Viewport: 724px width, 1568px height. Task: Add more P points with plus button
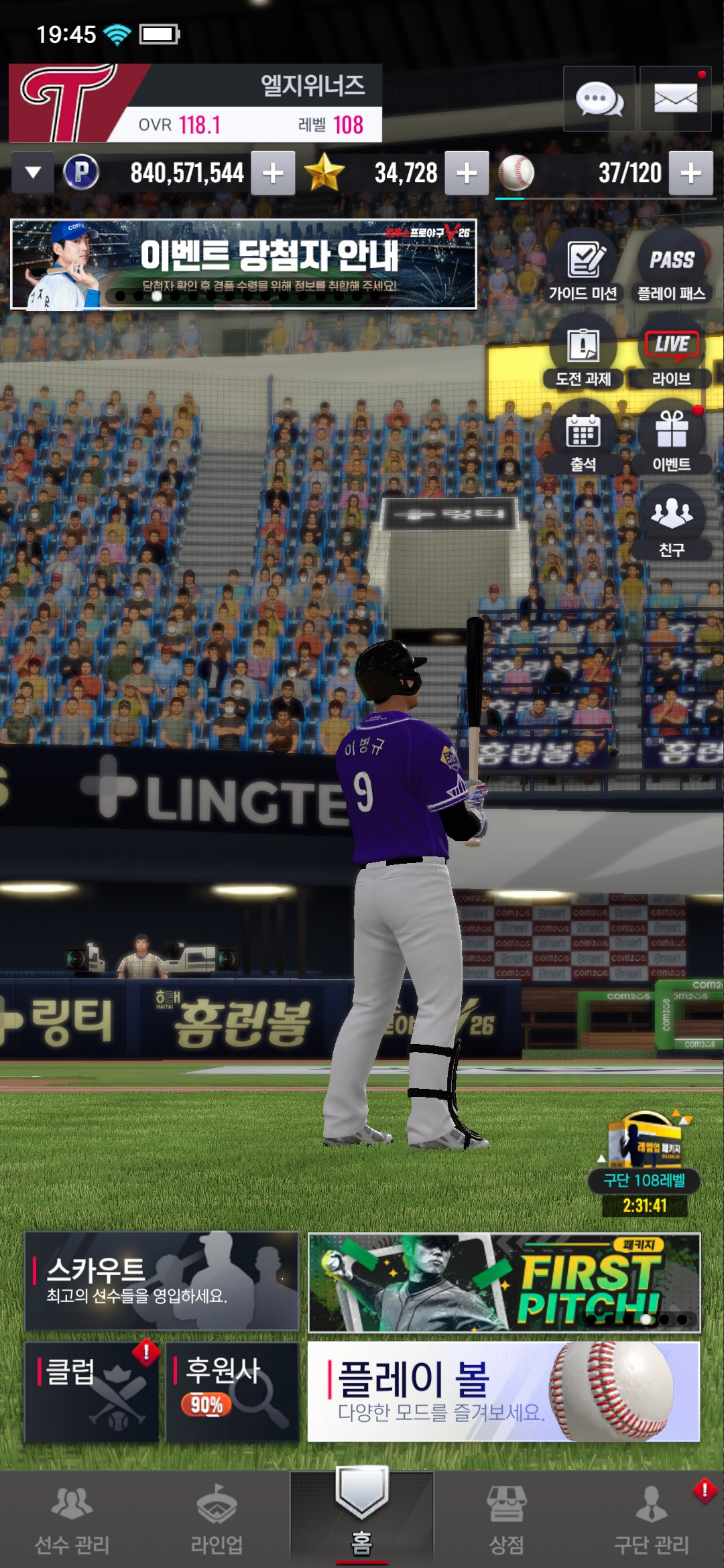click(273, 173)
